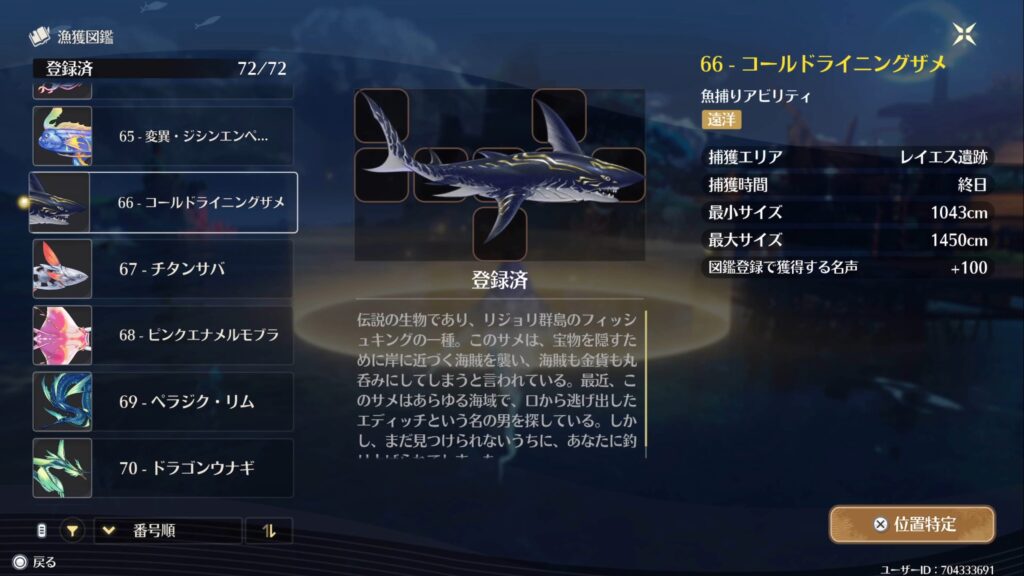Show details for 70 ドラゴンウナギ

(x=163, y=467)
